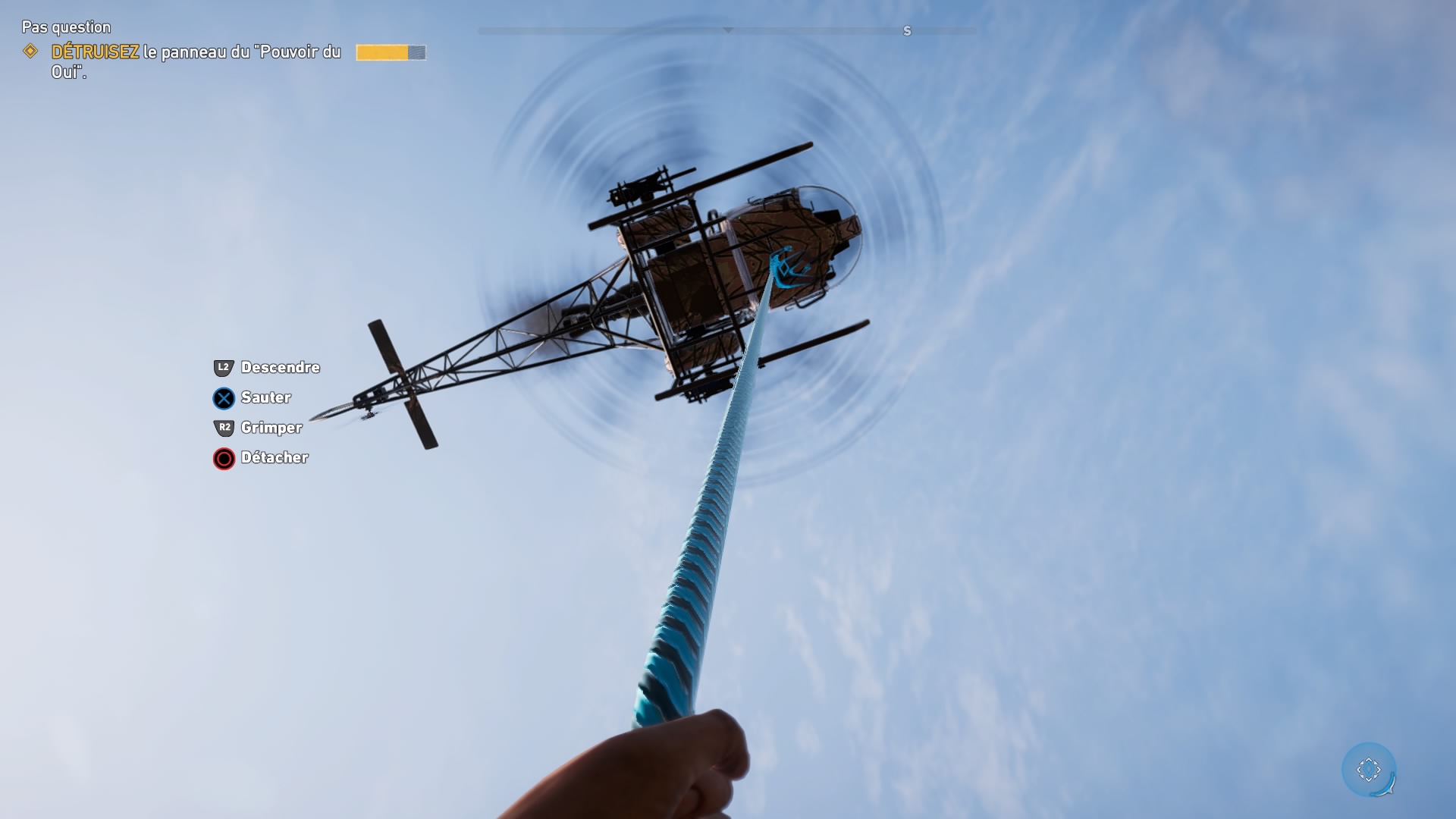
Task: Click the round grapple icon in the corner
Action: 1369,770
